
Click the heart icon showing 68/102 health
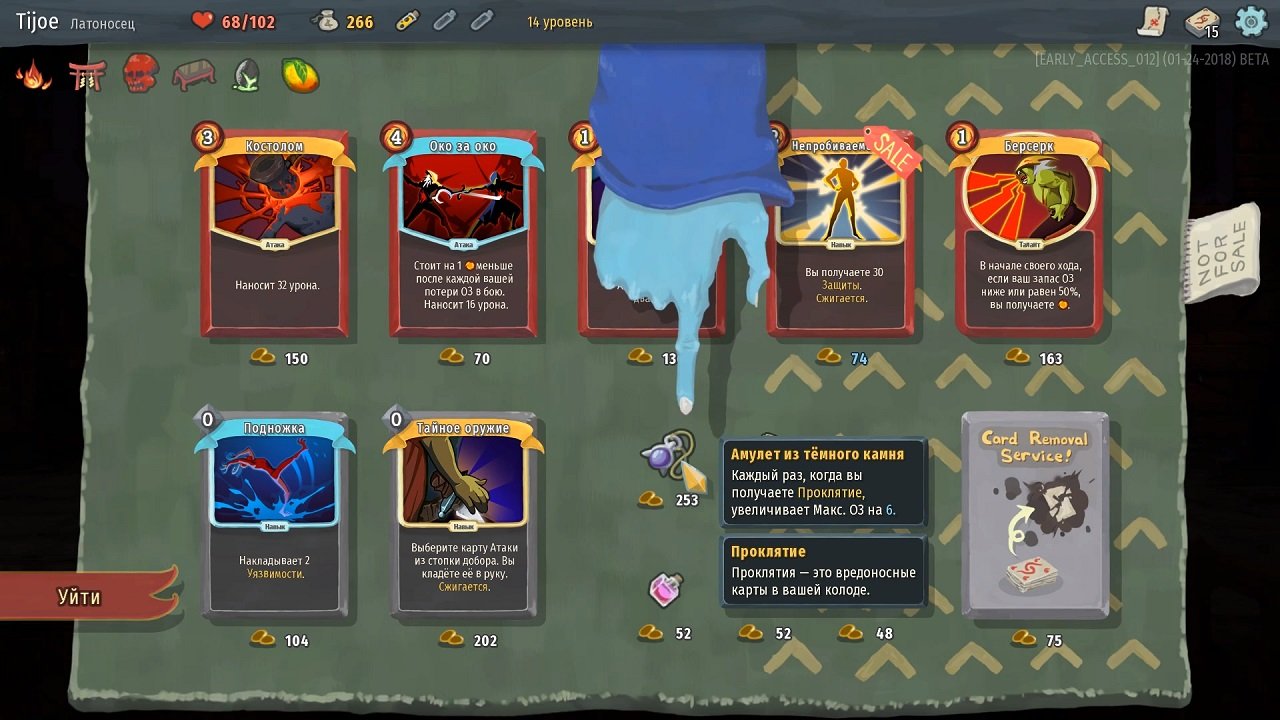(x=203, y=20)
